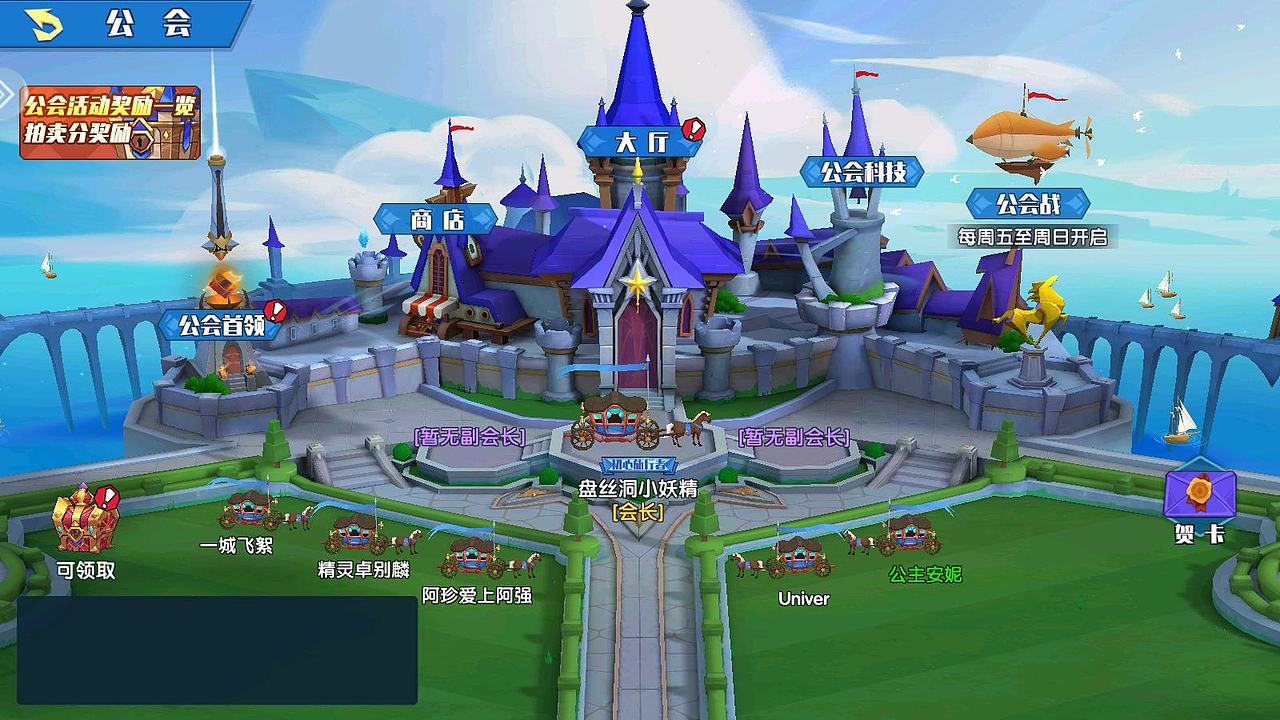
Task: Collect the 可领取 reward chest
Action: (x=86, y=519)
